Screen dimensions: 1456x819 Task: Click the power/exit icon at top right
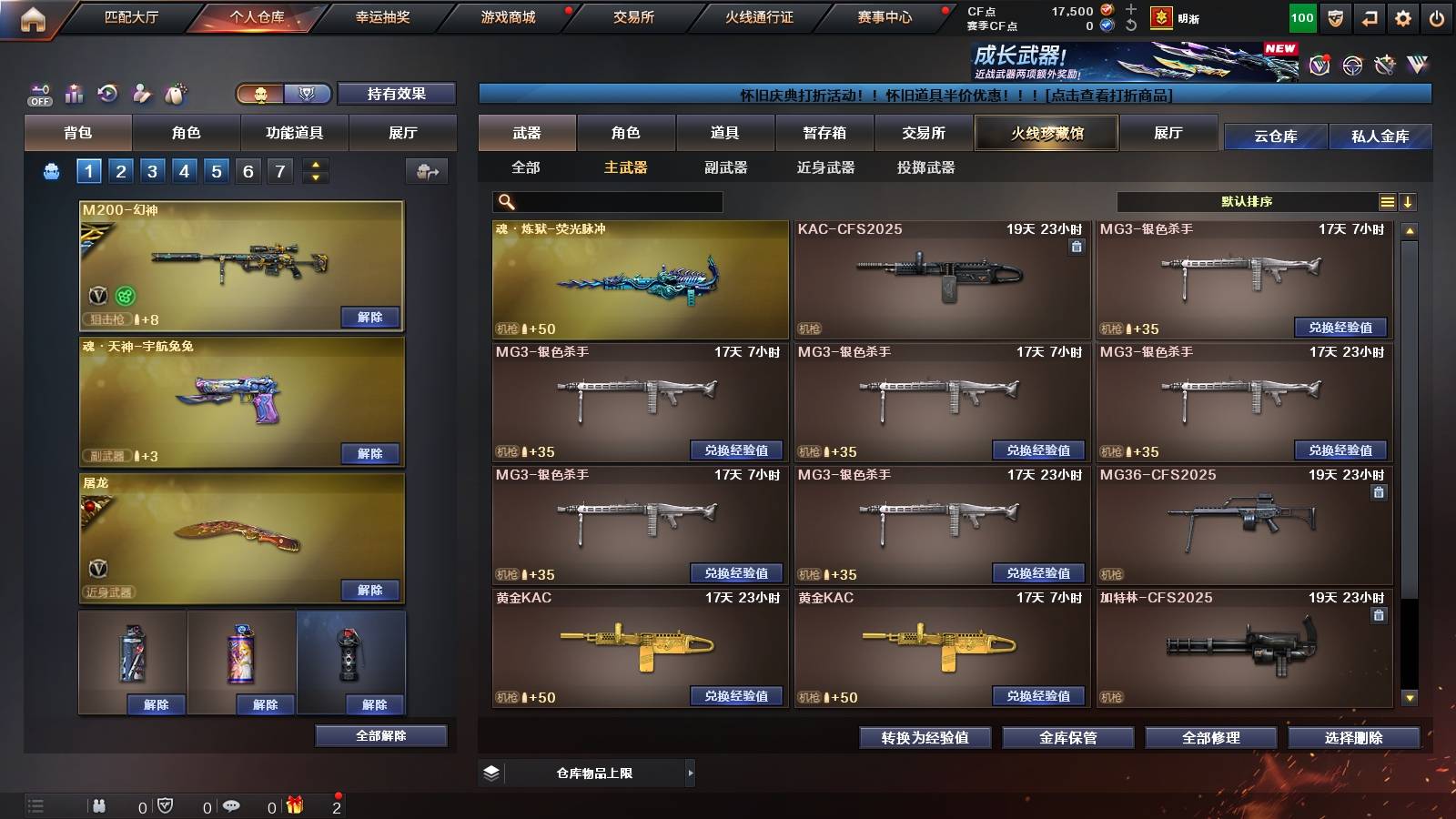1438,15
